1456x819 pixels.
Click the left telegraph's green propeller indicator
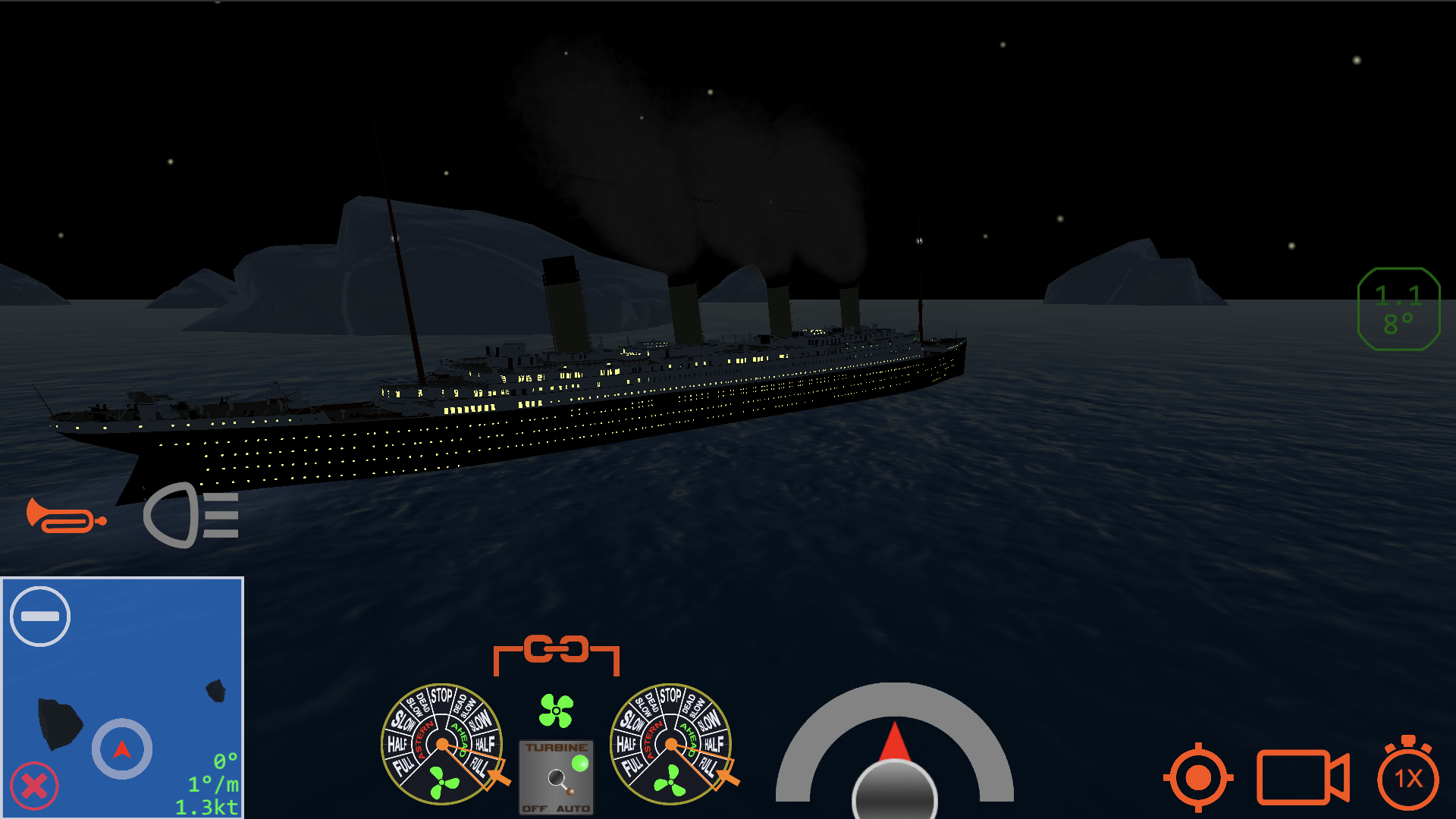444,783
